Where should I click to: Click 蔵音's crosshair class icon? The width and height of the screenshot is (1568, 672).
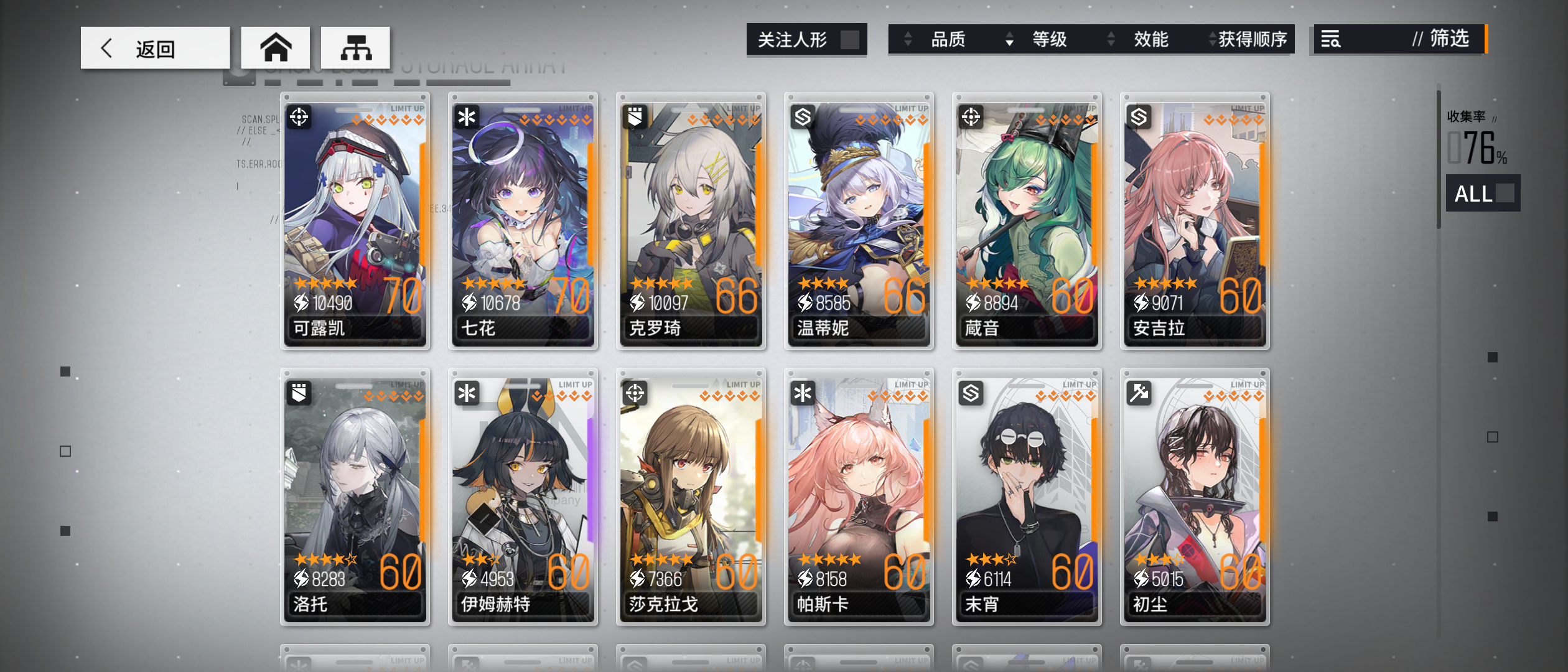[x=972, y=118]
